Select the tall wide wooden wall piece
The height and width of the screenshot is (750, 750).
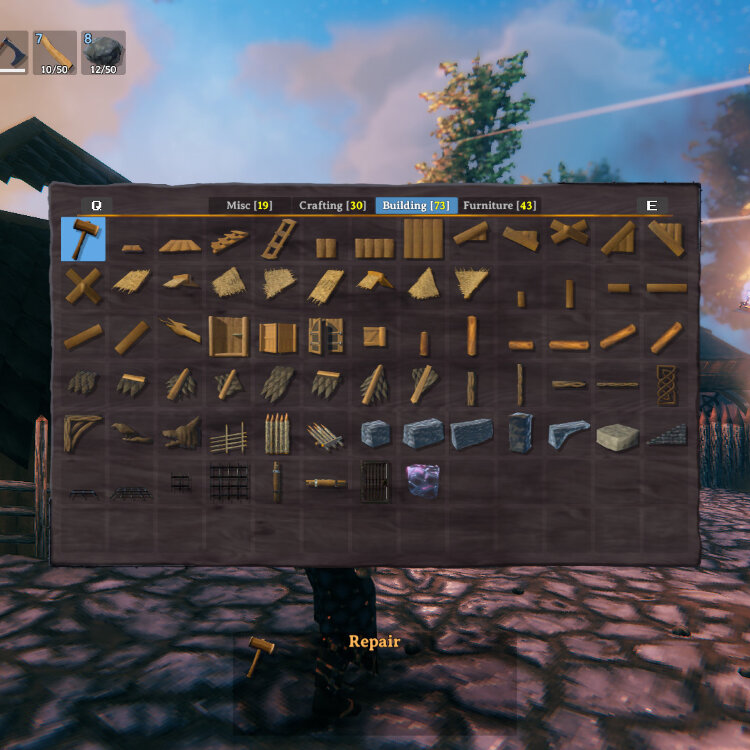[423, 239]
